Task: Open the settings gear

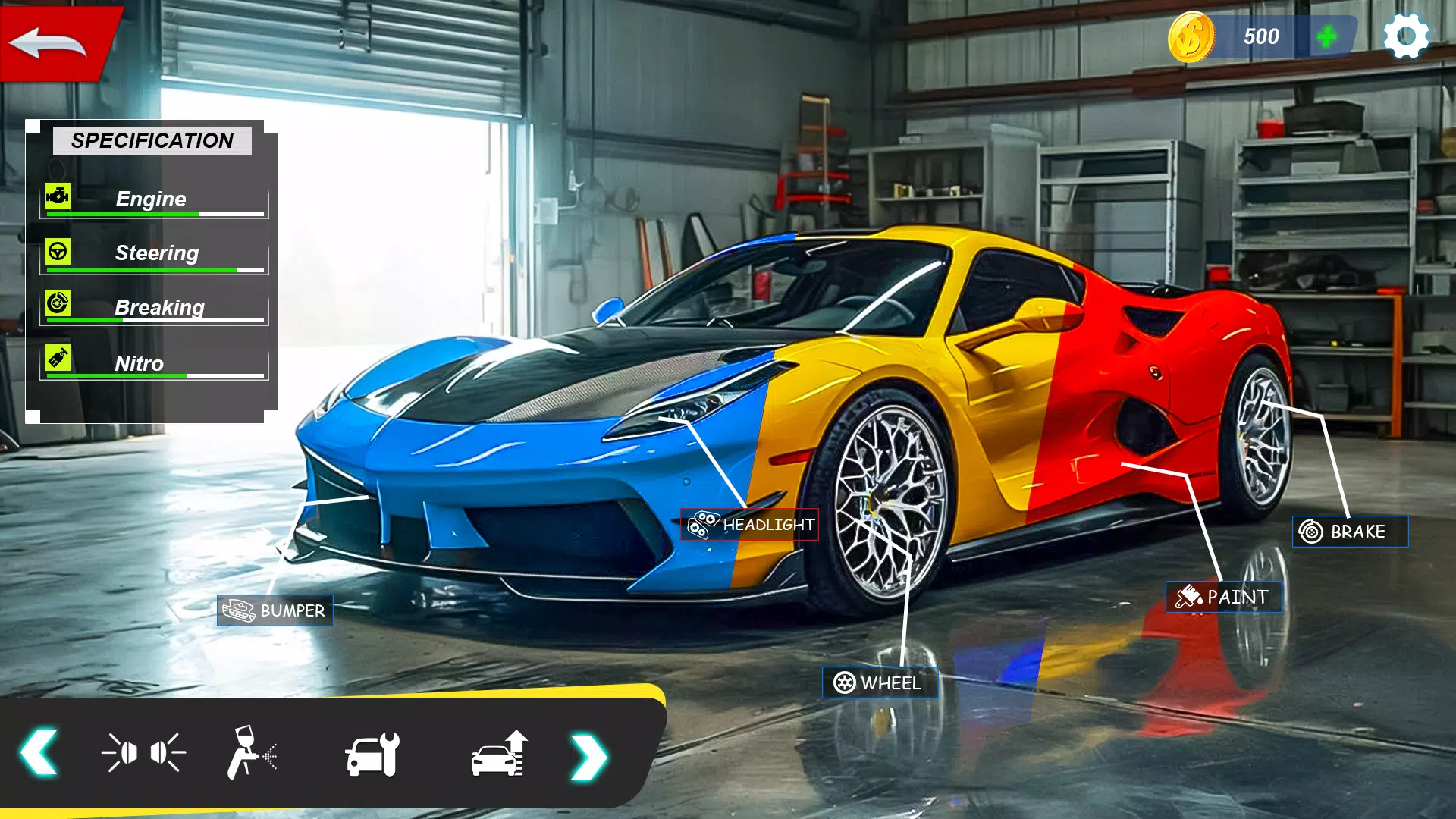Action: coord(1407,36)
